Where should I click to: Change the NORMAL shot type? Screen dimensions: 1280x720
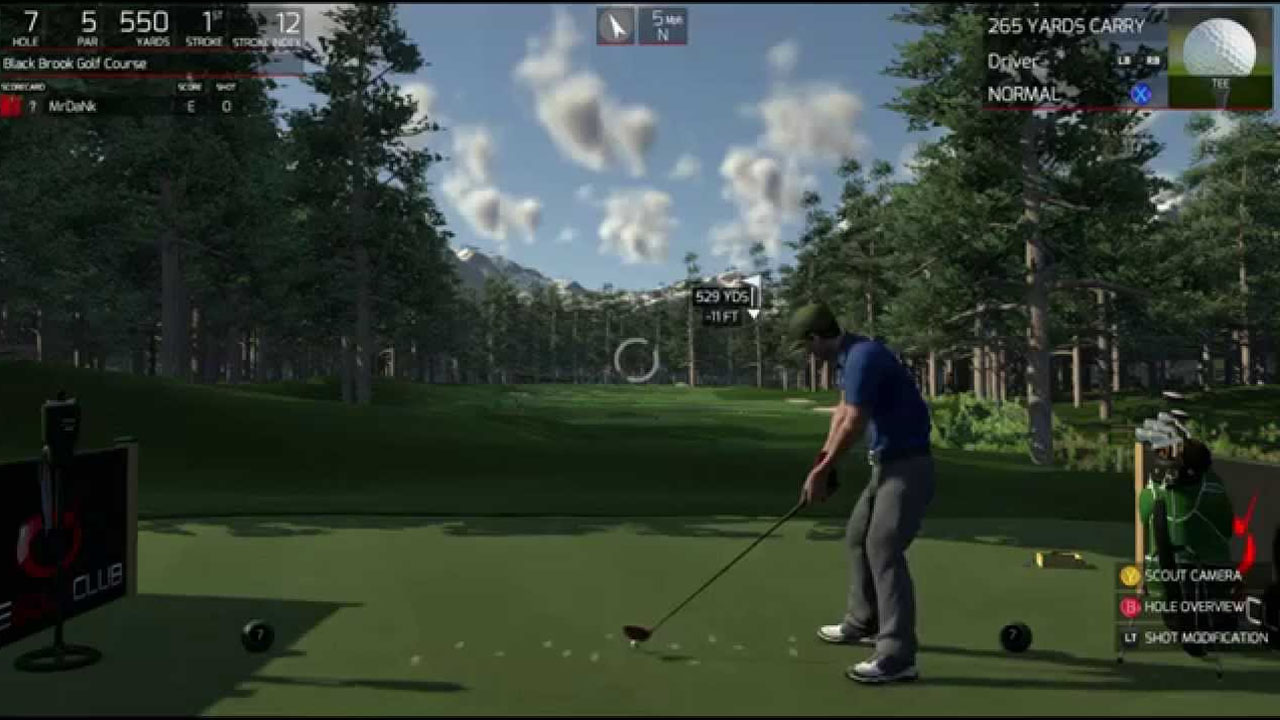[1023, 94]
